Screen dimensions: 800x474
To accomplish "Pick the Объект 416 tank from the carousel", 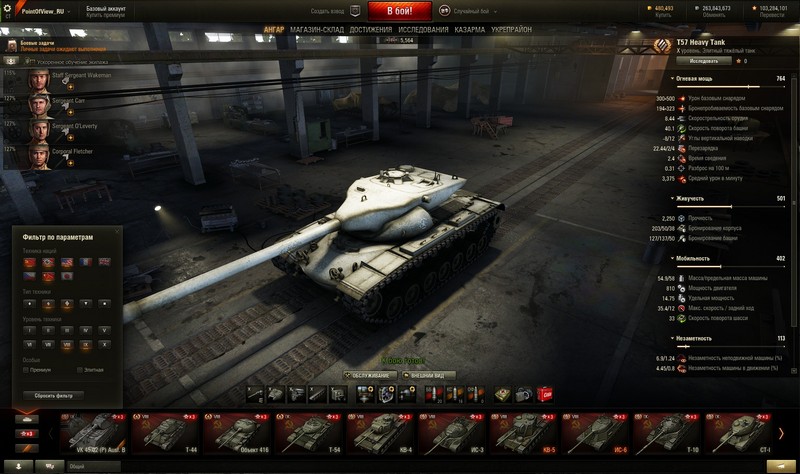I will [x=238, y=433].
